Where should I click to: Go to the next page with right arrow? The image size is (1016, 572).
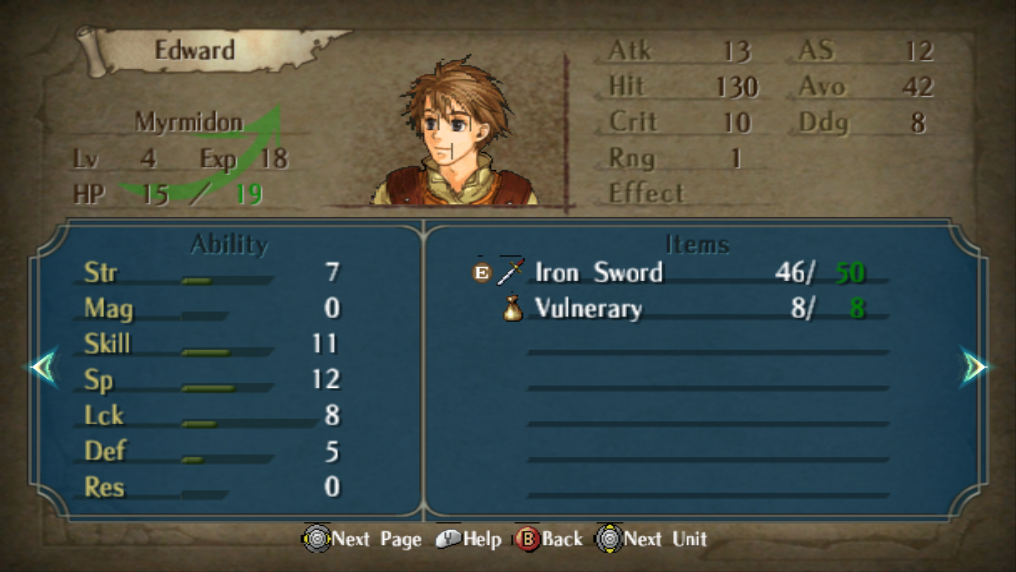pyautogui.click(x=974, y=367)
